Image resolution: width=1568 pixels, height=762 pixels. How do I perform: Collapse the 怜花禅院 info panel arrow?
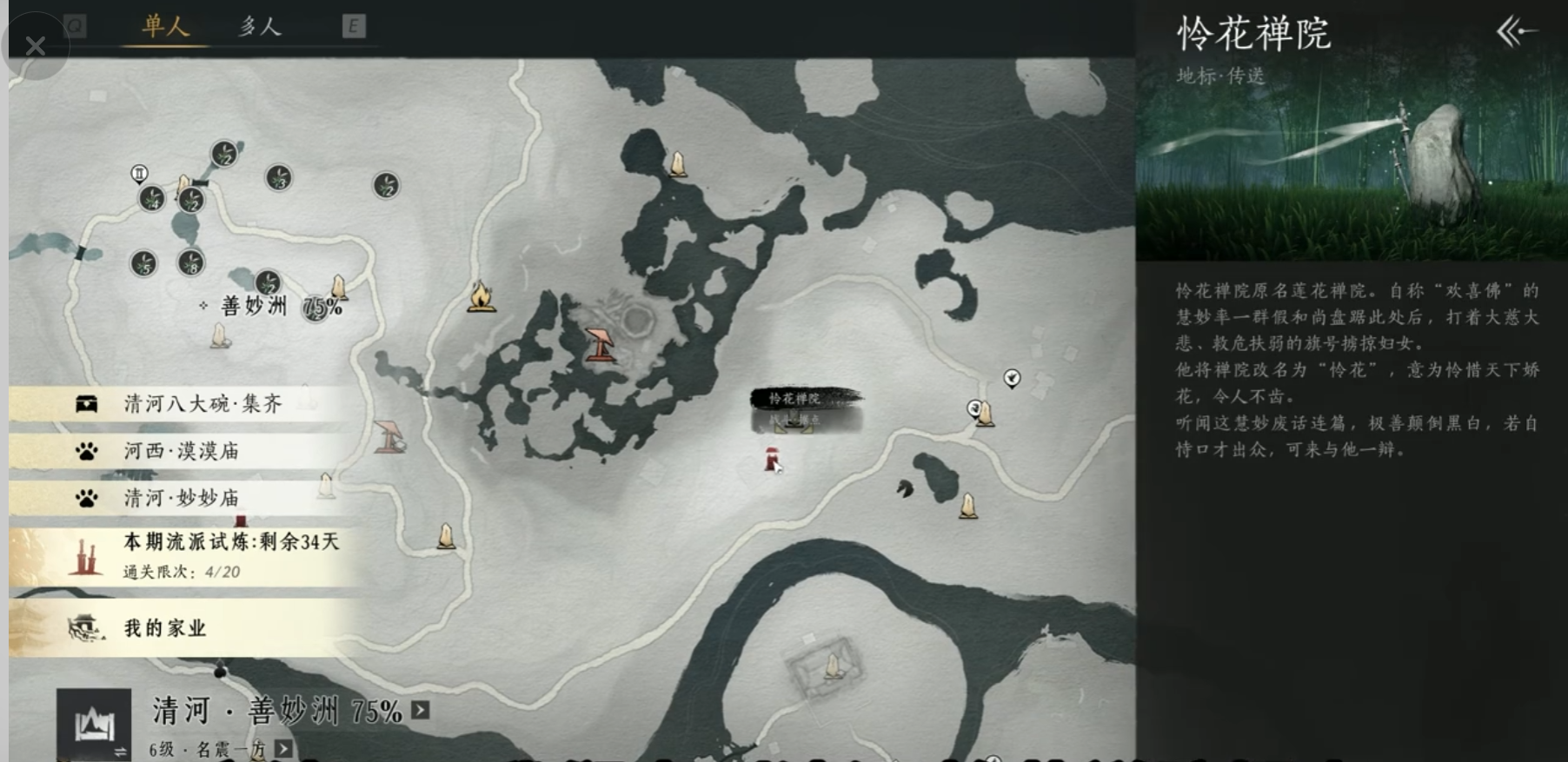pos(1516,33)
